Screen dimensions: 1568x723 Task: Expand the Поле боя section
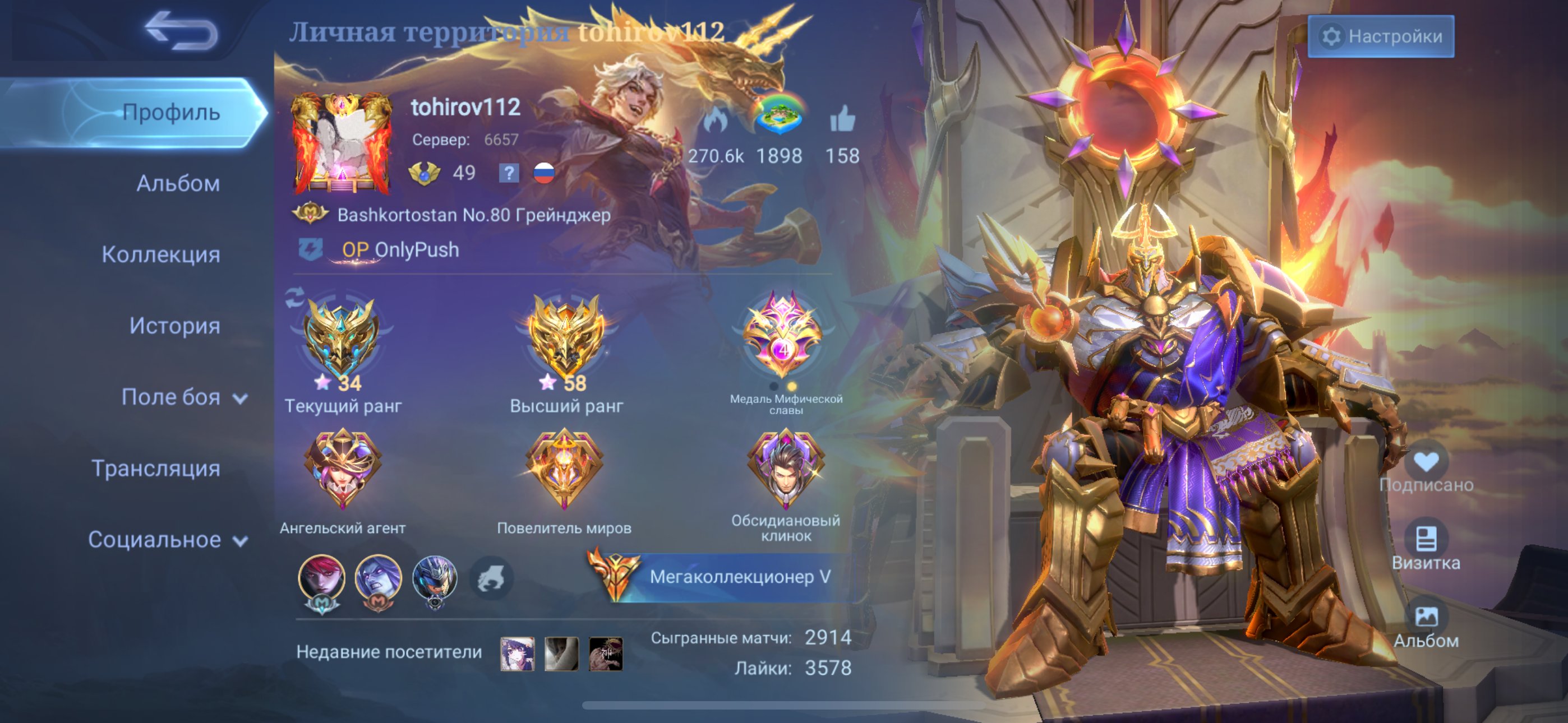tap(183, 397)
